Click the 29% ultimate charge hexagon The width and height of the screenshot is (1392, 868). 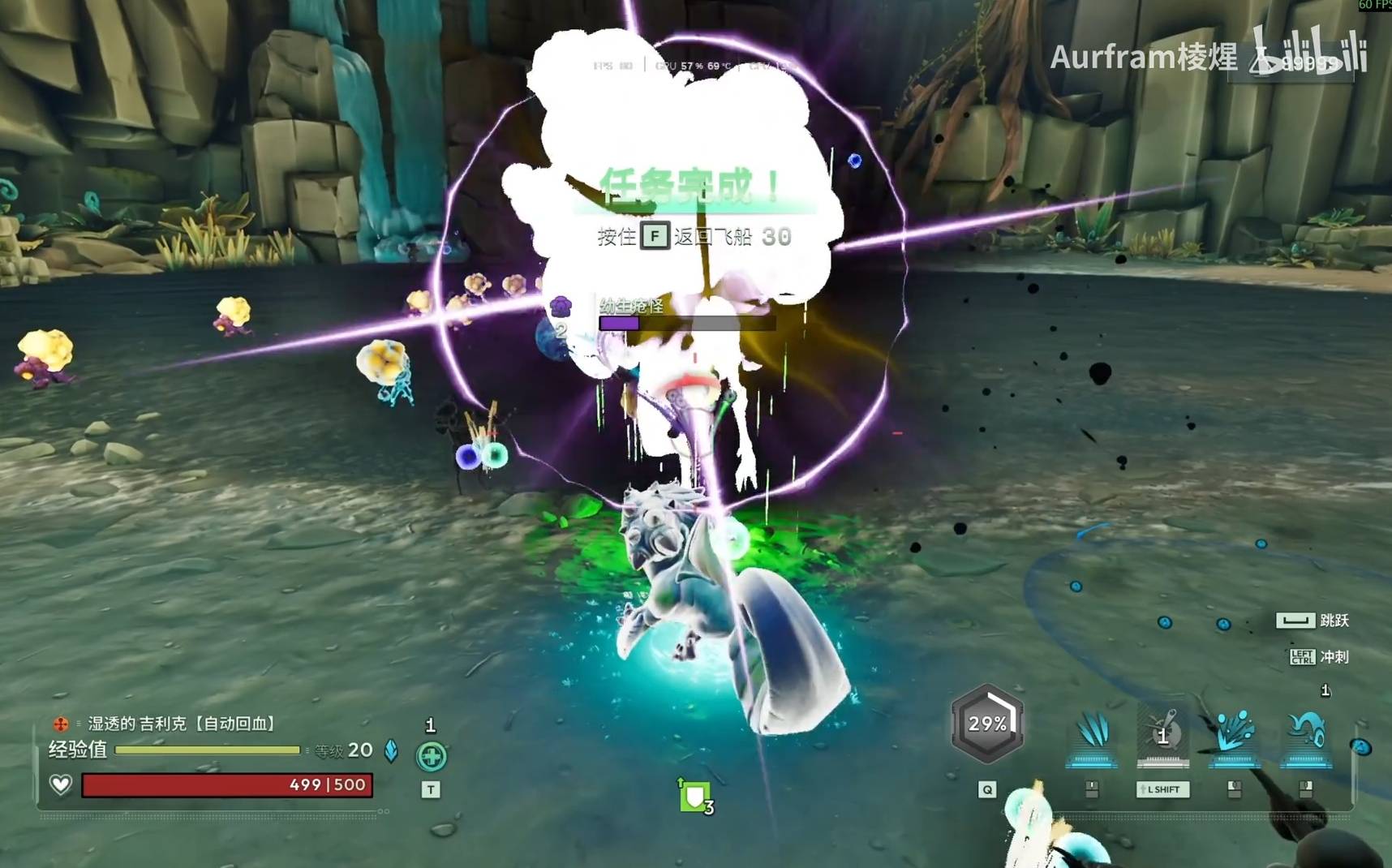(x=987, y=724)
